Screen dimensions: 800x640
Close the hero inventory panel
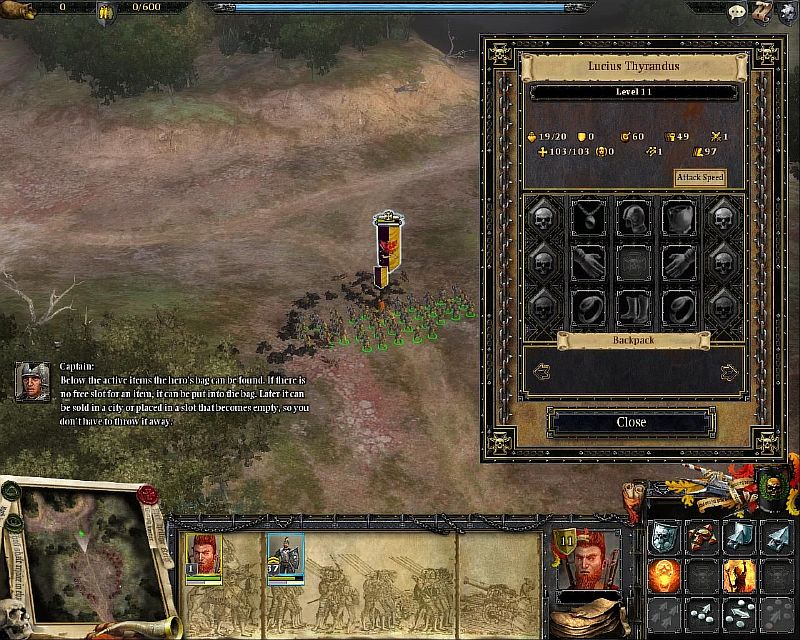[631, 422]
